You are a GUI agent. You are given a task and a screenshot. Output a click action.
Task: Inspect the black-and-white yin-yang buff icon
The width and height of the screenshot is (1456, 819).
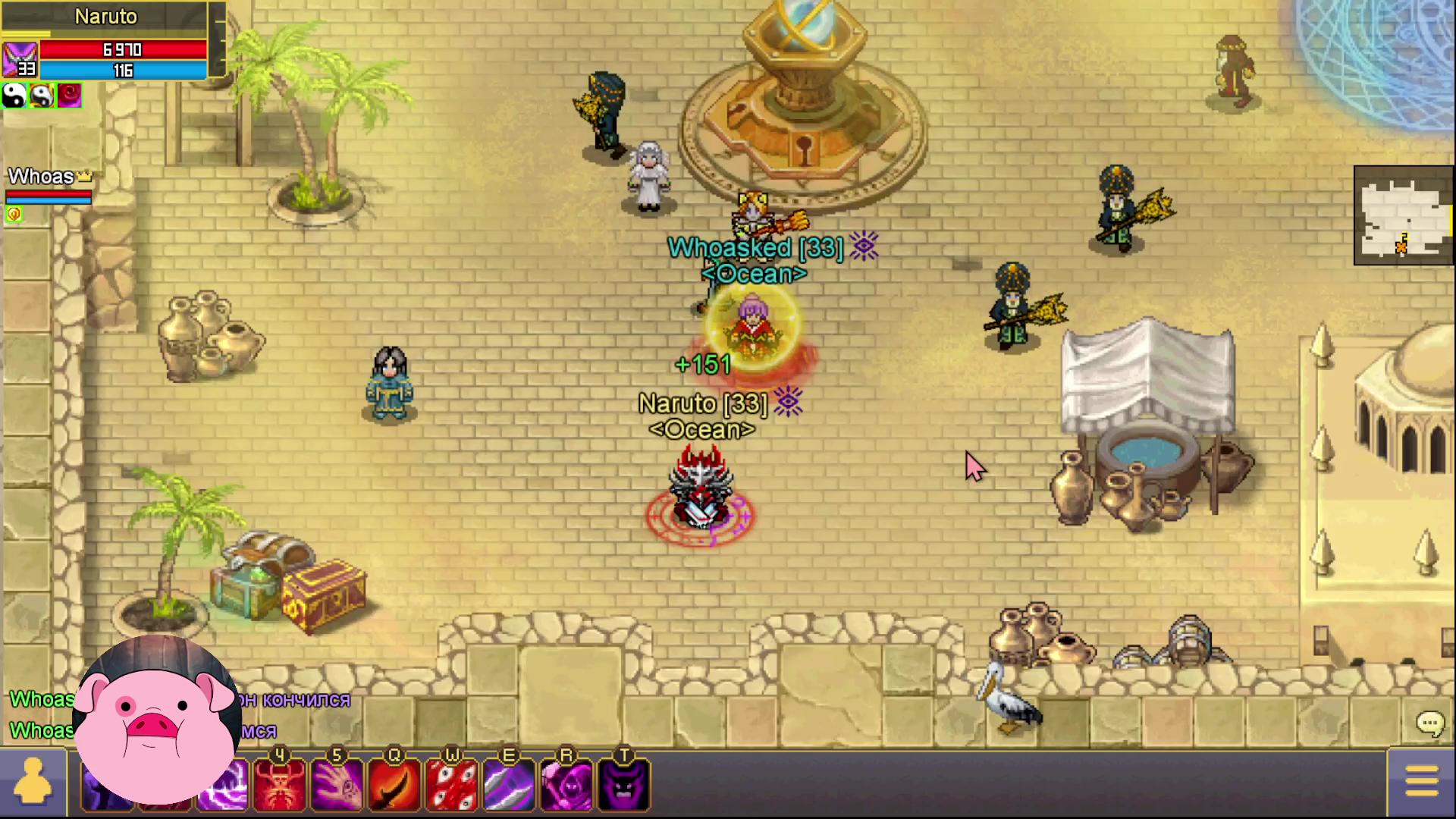click(14, 96)
